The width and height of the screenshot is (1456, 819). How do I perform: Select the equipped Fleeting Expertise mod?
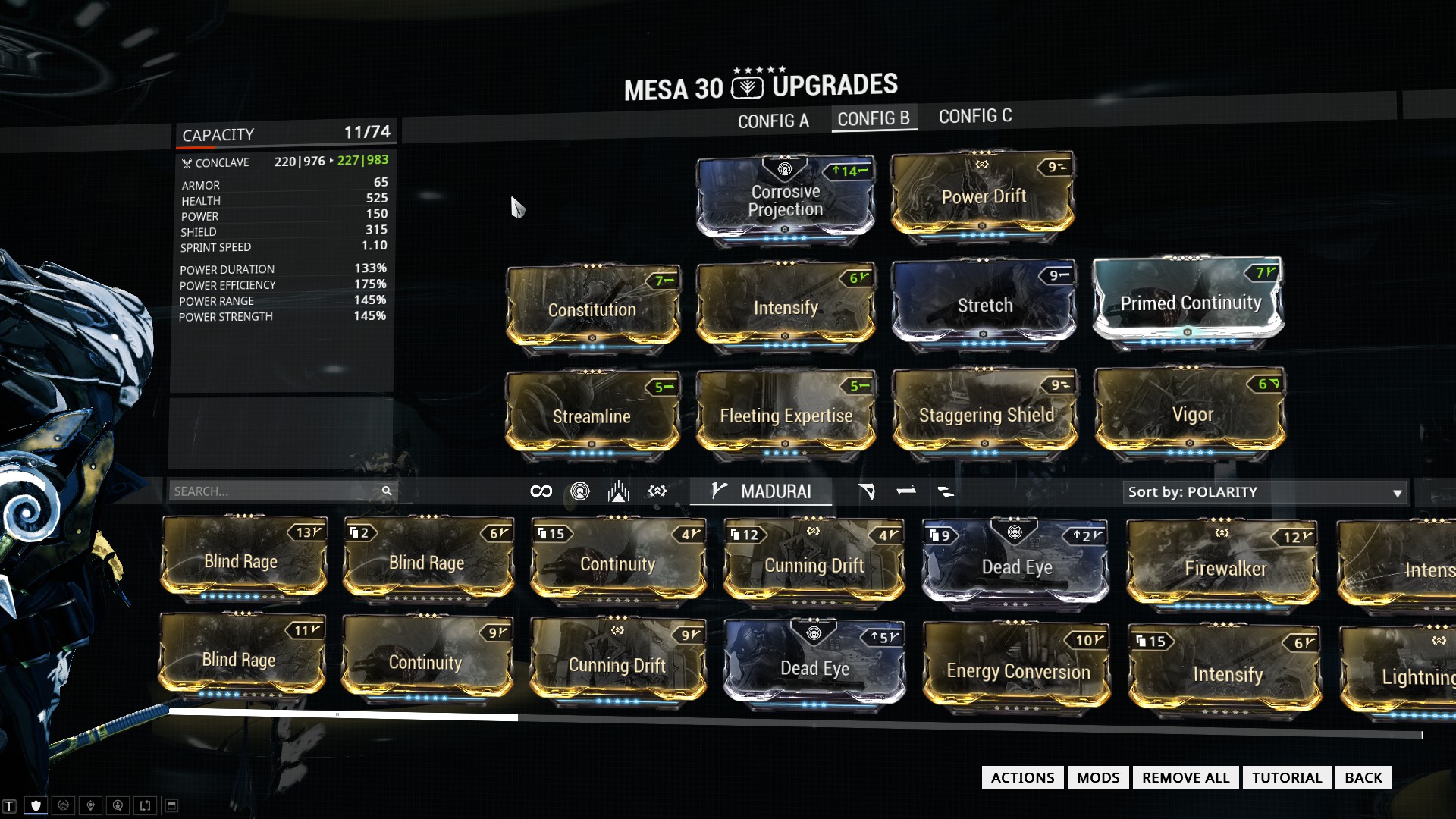point(786,415)
